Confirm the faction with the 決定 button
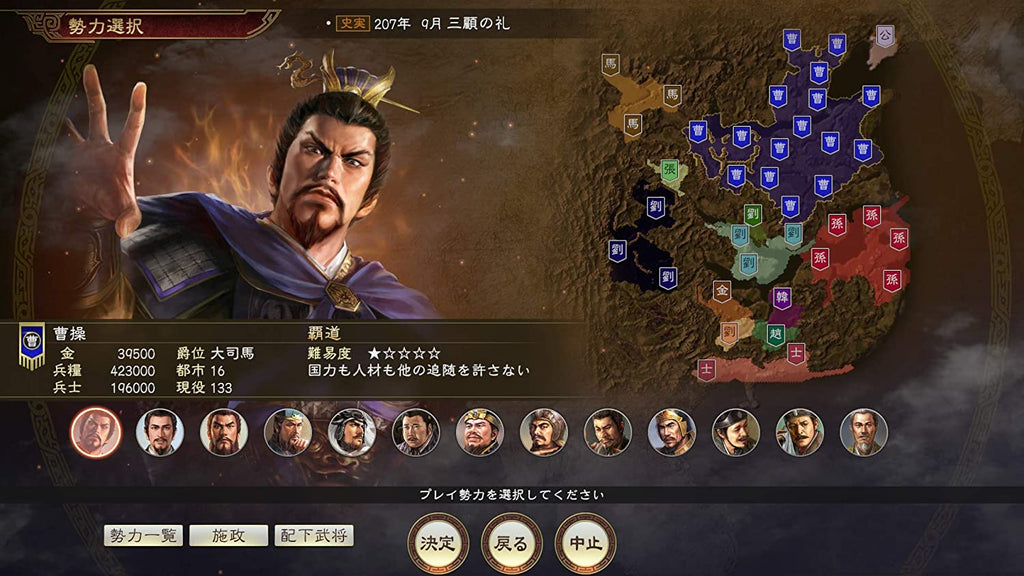 (438, 543)
